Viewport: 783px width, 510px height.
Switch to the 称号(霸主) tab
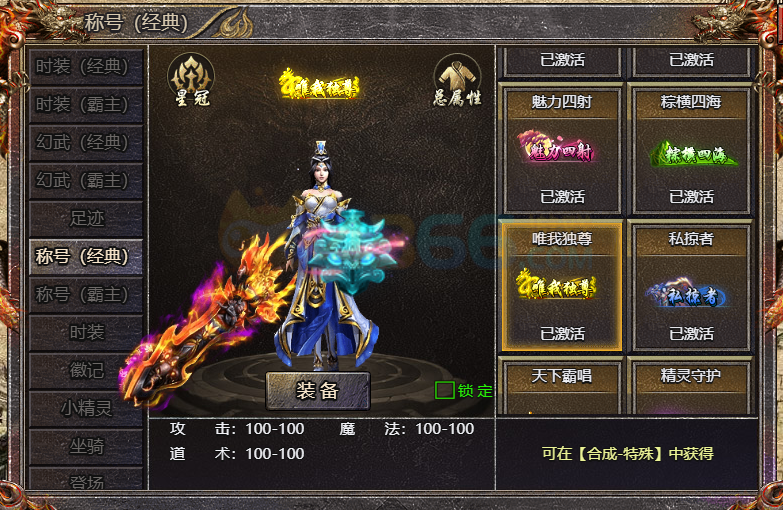coord(84,294)
